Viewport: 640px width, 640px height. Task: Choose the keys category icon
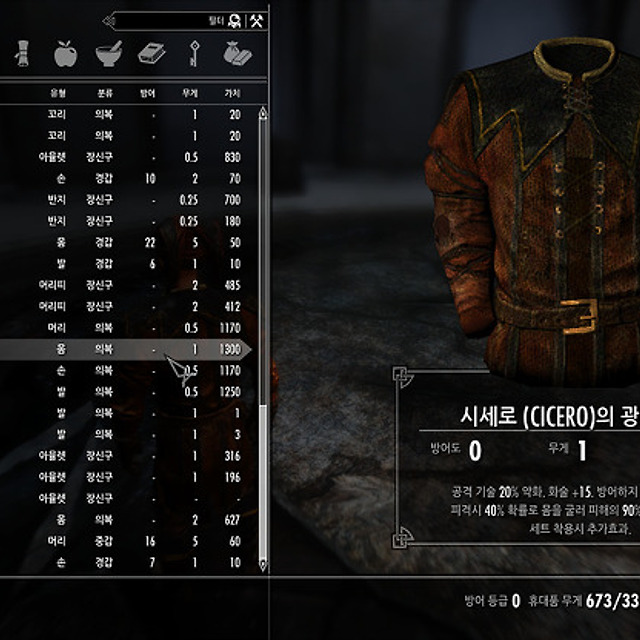point(189,54)
